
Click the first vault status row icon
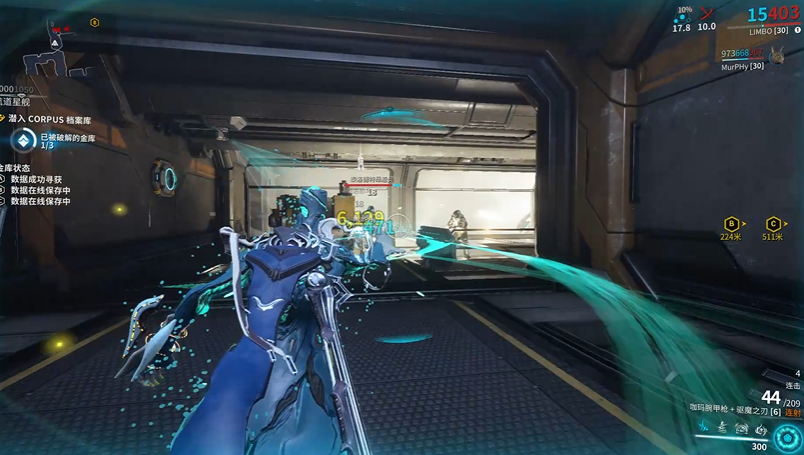click(3, 179)
